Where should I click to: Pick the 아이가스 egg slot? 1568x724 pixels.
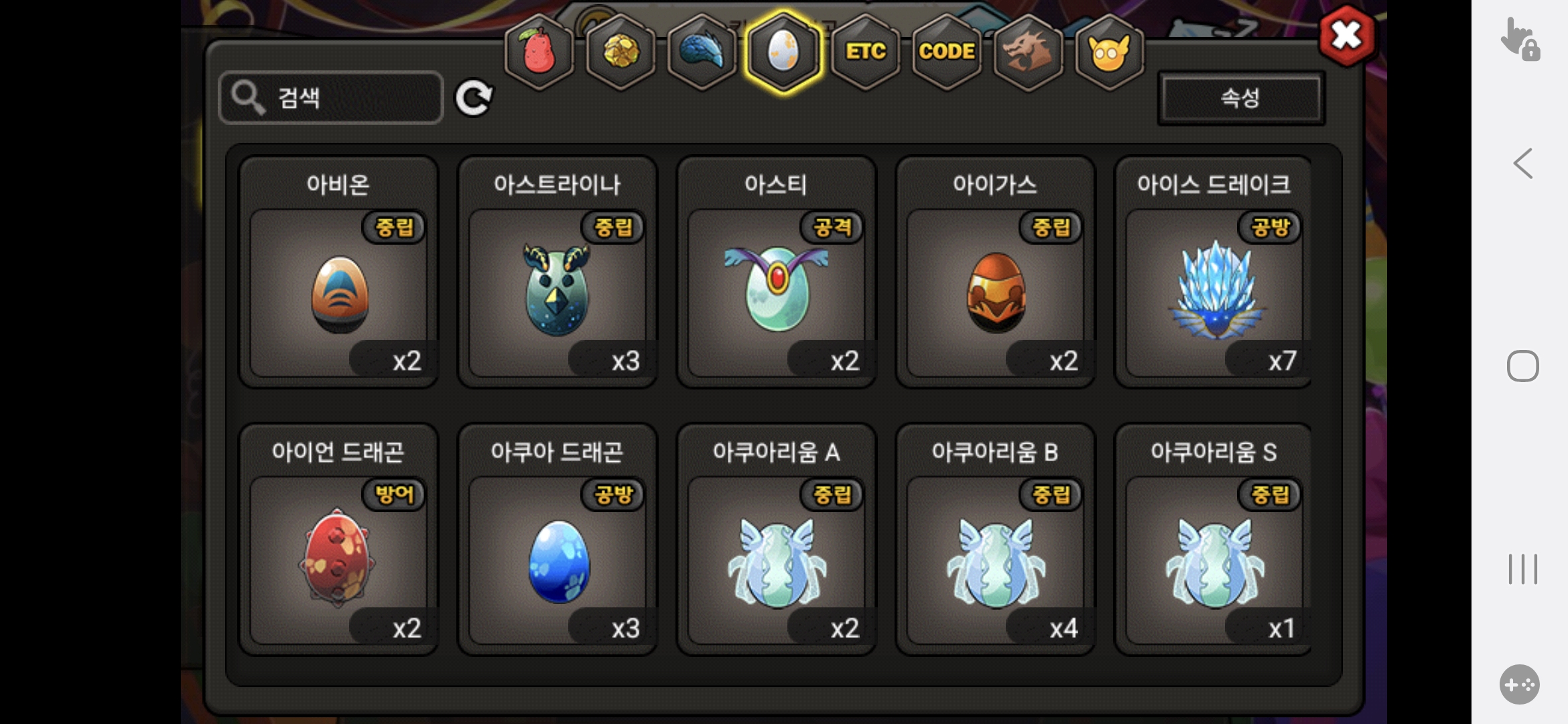(996, 293)
